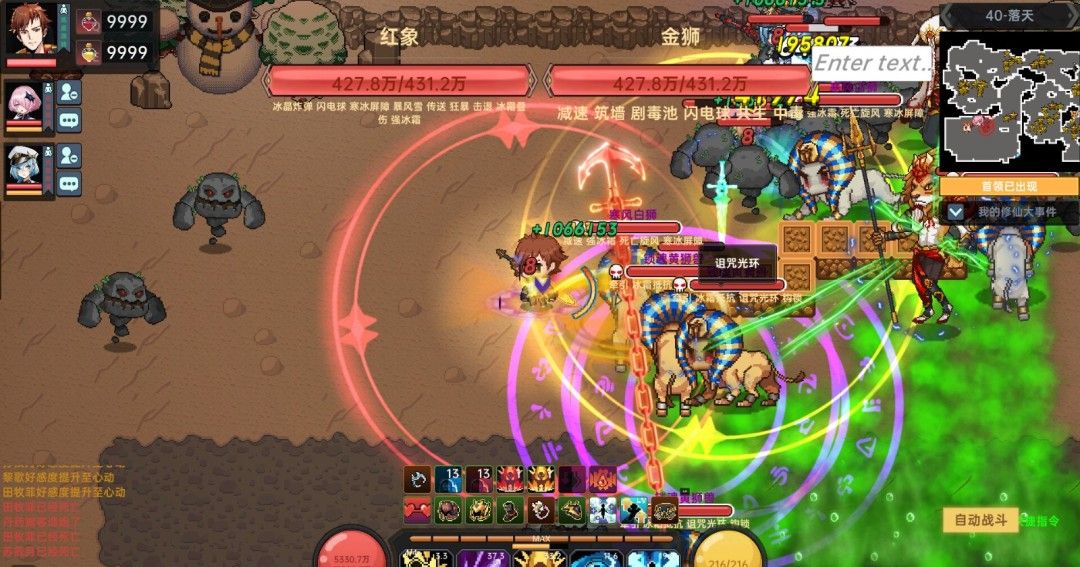Remove the pink-haired teammate from party
This screenshot has height=567, width=1080.
pyautogui.click(x=68, y=92)
